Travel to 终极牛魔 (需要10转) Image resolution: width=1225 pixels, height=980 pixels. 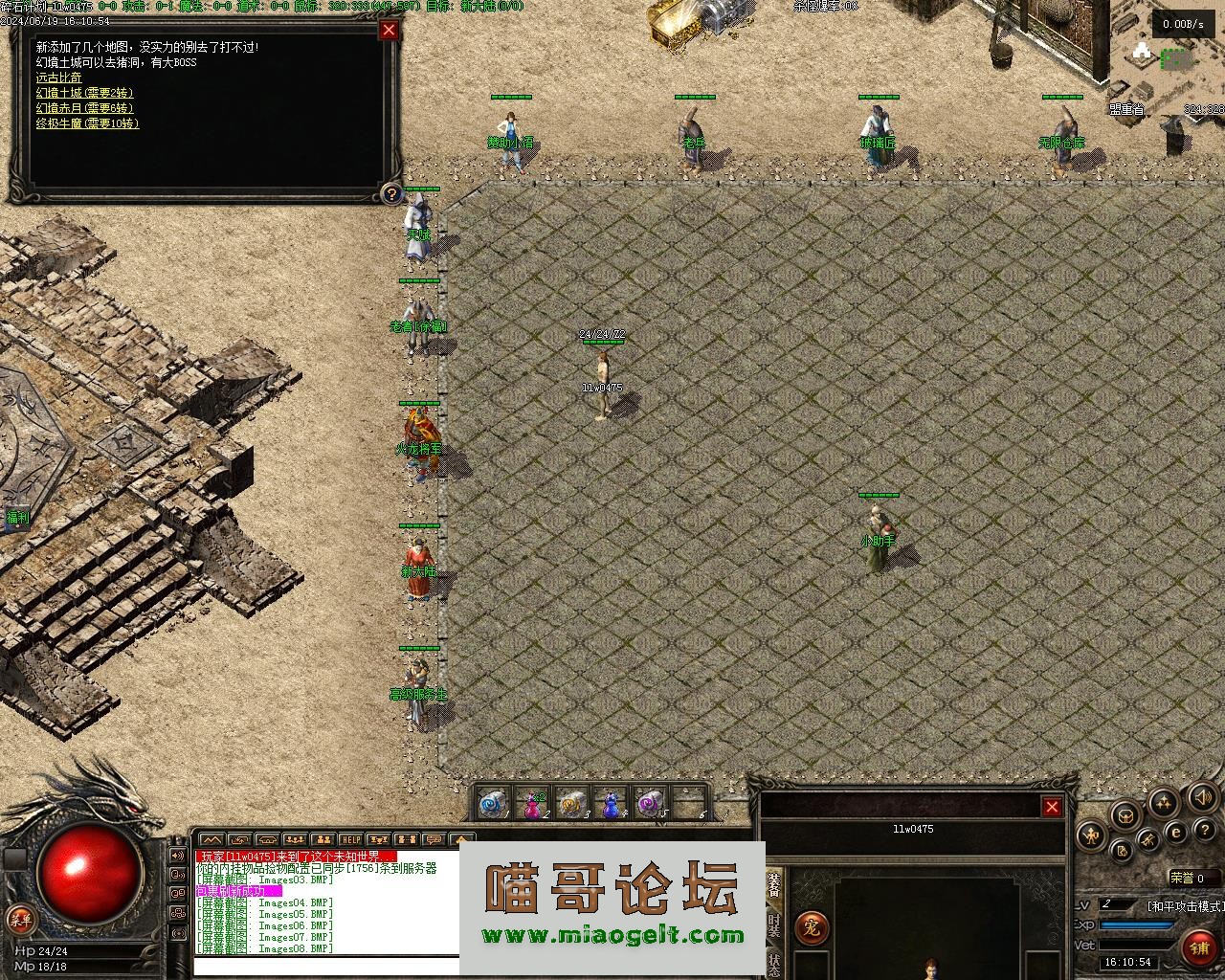click(87, 123)
